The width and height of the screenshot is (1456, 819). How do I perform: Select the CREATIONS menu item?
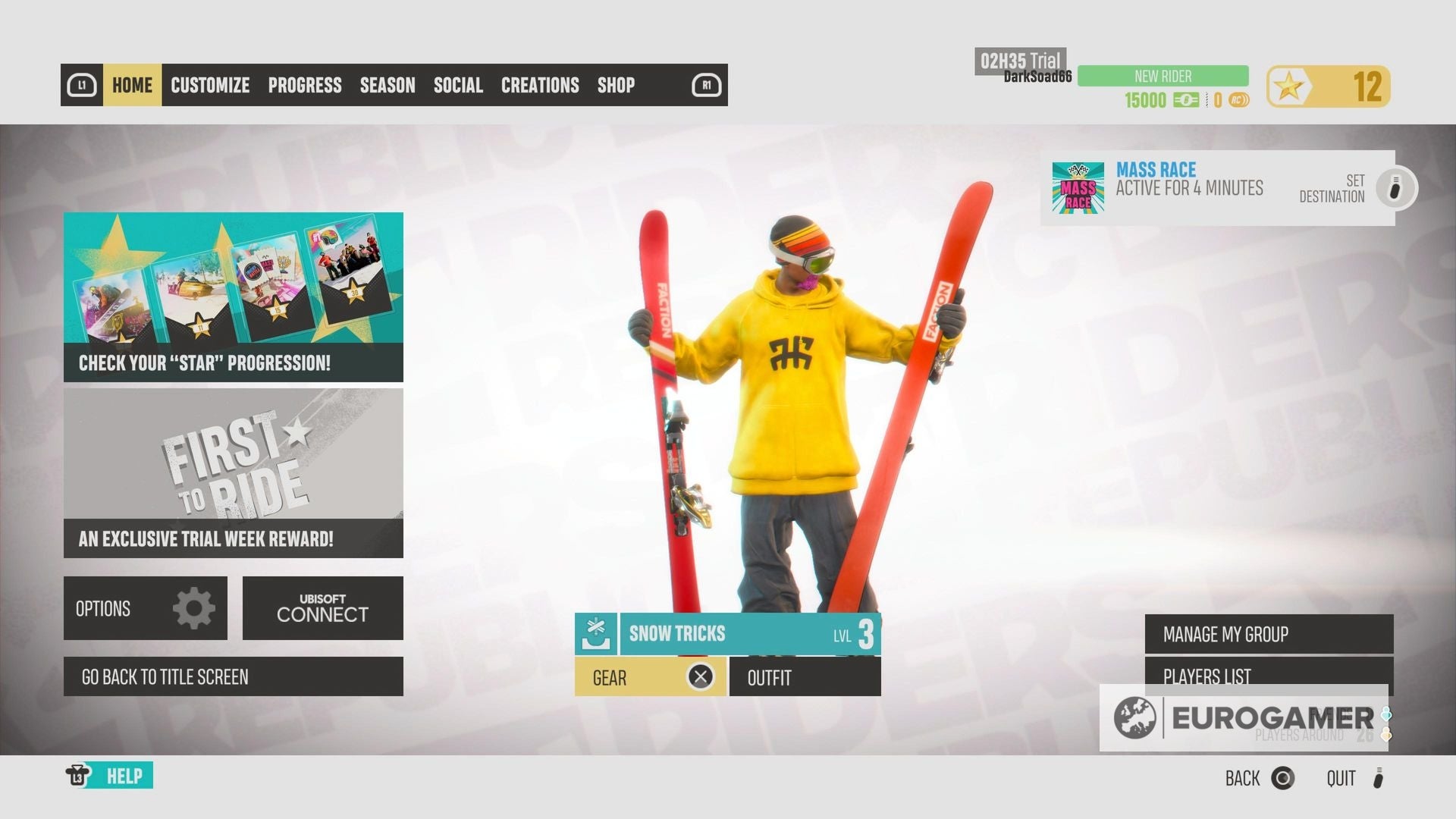(540, 86)
